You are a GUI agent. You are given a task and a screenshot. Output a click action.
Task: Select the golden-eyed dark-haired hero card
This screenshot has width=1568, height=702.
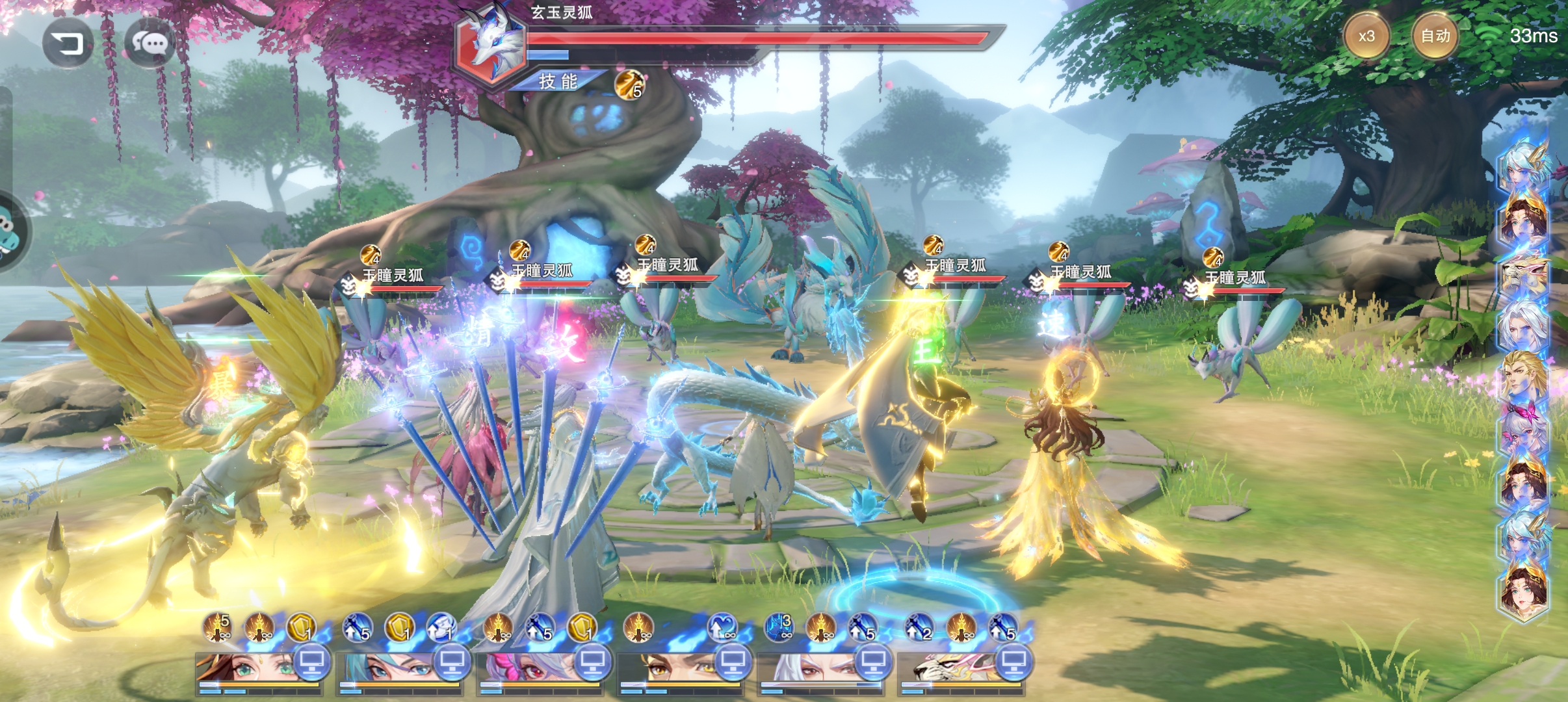[666, 669]
